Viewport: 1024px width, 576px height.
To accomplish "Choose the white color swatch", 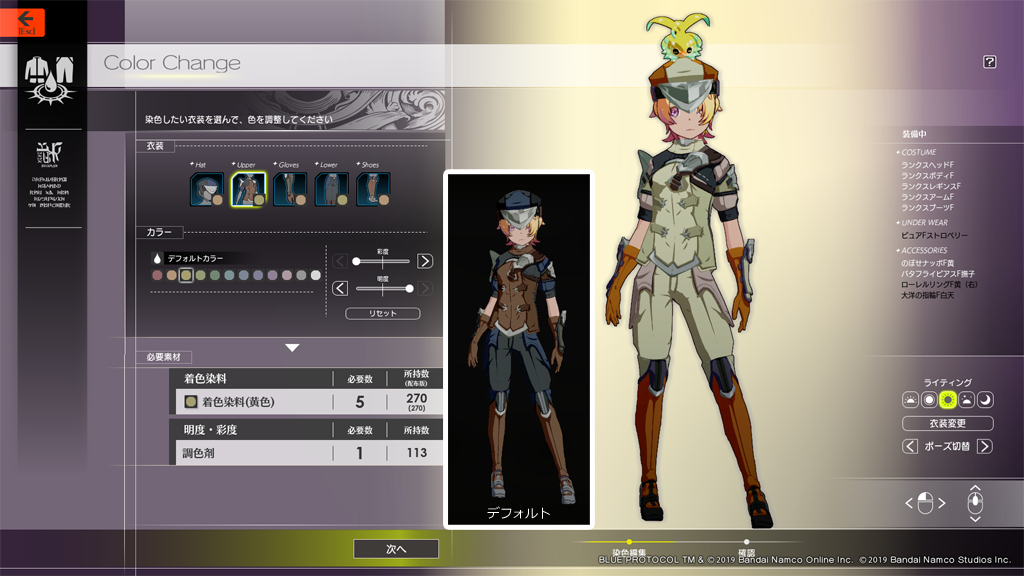I will click(x=316, y=275).
